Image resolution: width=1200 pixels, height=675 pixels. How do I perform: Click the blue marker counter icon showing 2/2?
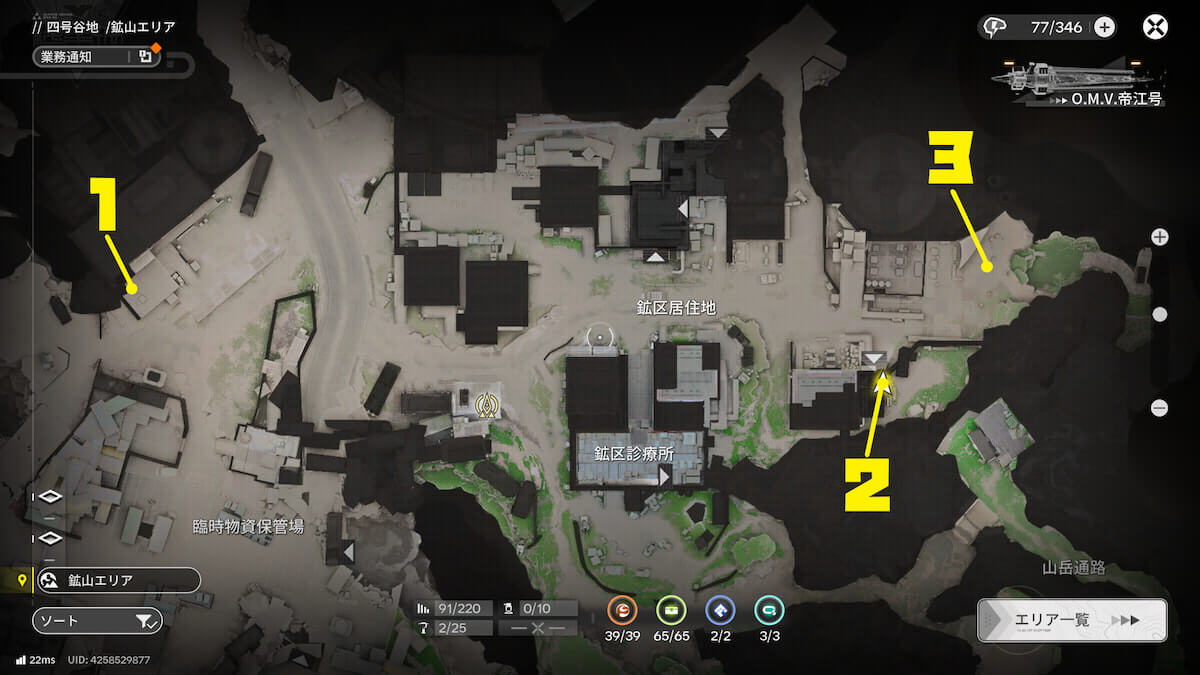click(720, 610)
